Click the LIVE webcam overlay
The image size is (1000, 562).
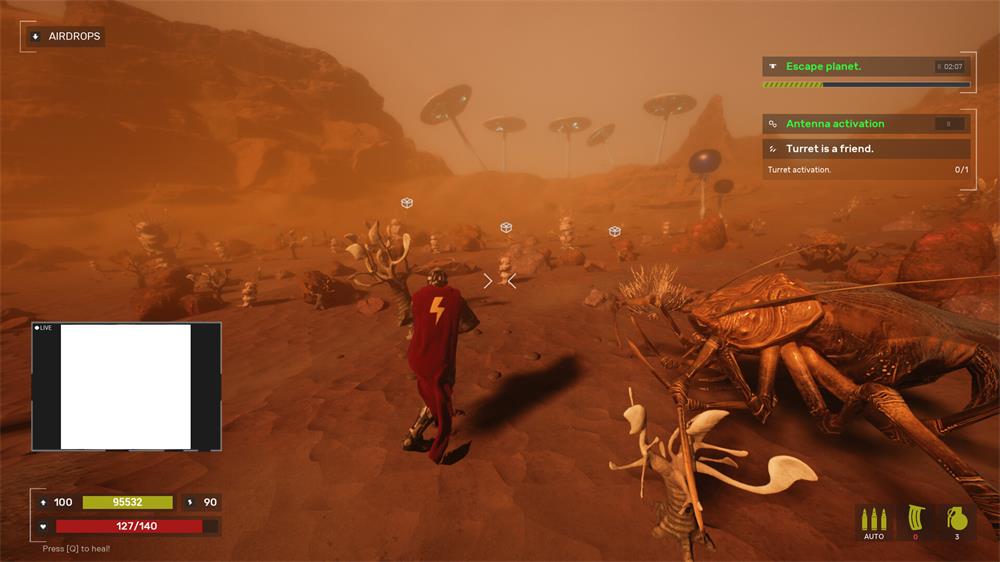[126, 386]
